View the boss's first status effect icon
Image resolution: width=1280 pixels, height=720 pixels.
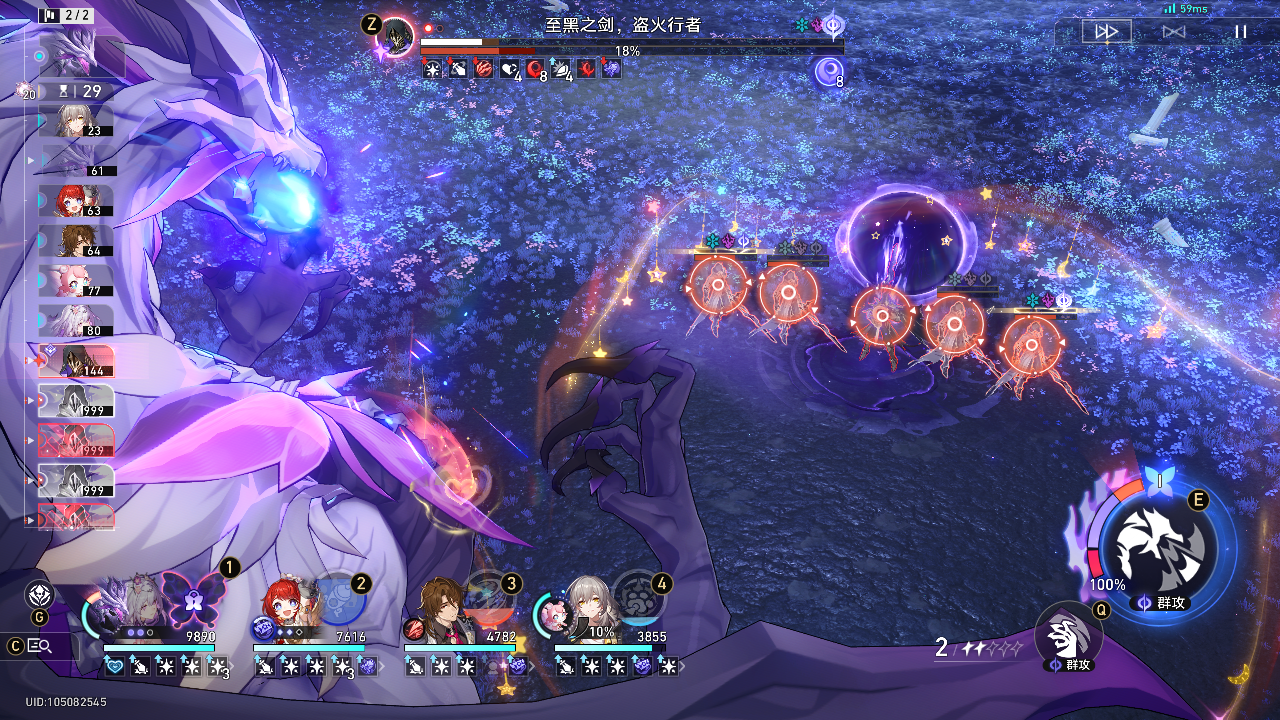click(x=432, y=69)
